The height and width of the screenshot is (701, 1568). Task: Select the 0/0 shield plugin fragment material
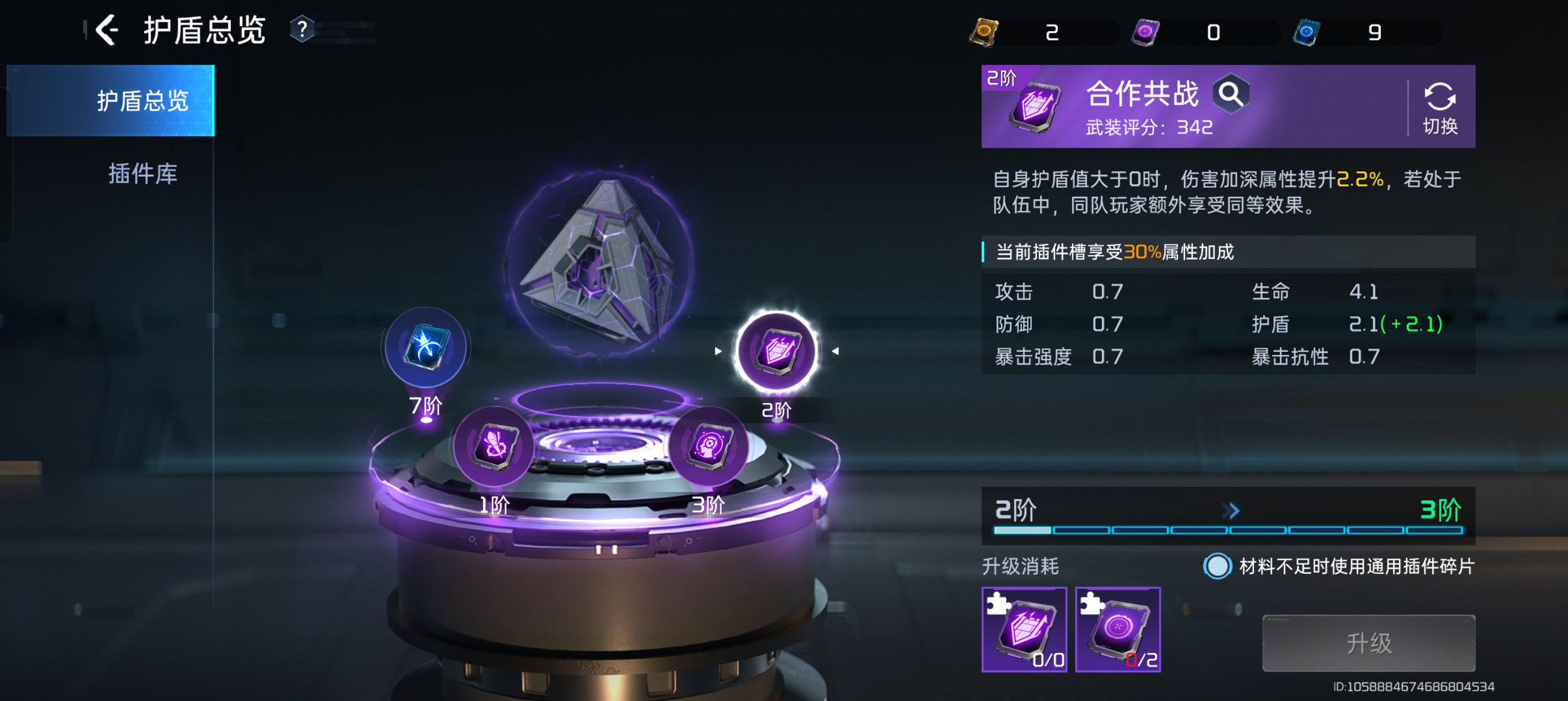(1024, 629)
